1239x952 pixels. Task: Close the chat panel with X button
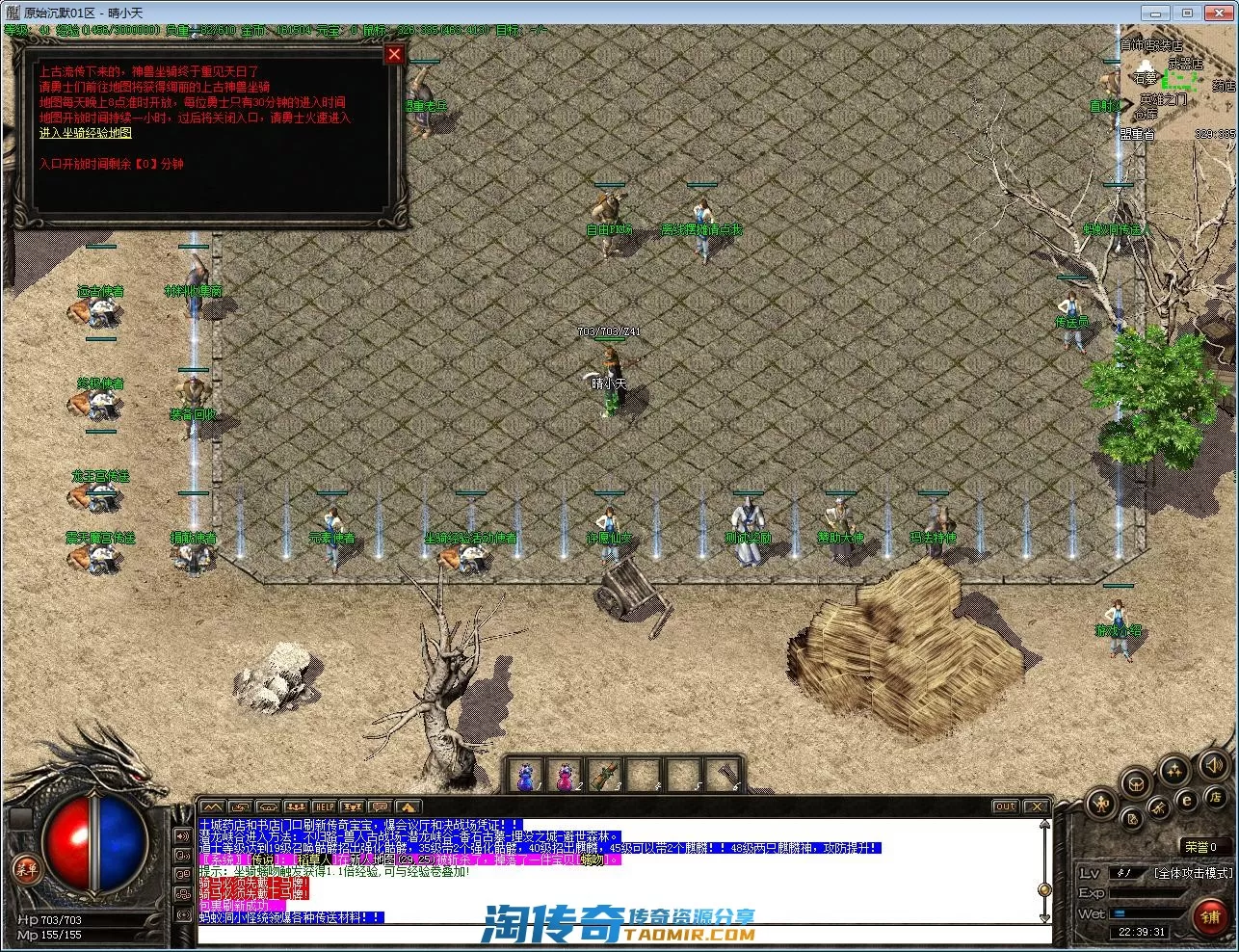pyautogui.click(x=1035, y=807)
